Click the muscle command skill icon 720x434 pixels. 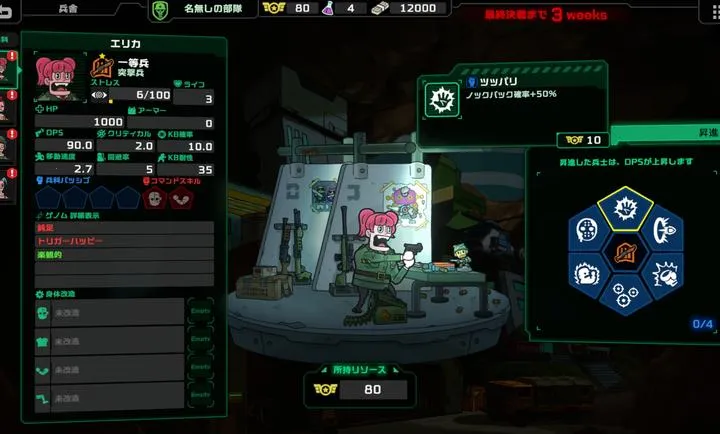(179, 198)
